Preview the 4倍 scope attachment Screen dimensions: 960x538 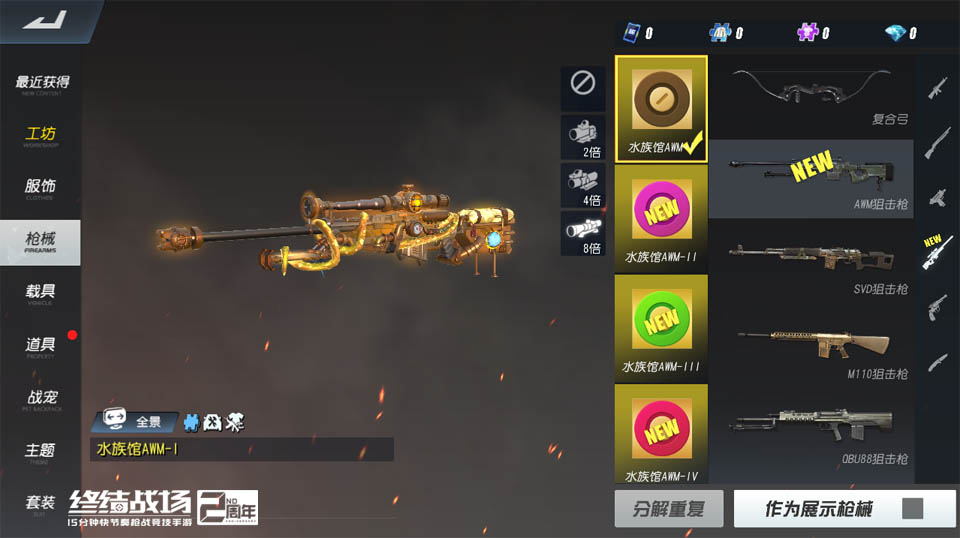(x=583, y=185)
